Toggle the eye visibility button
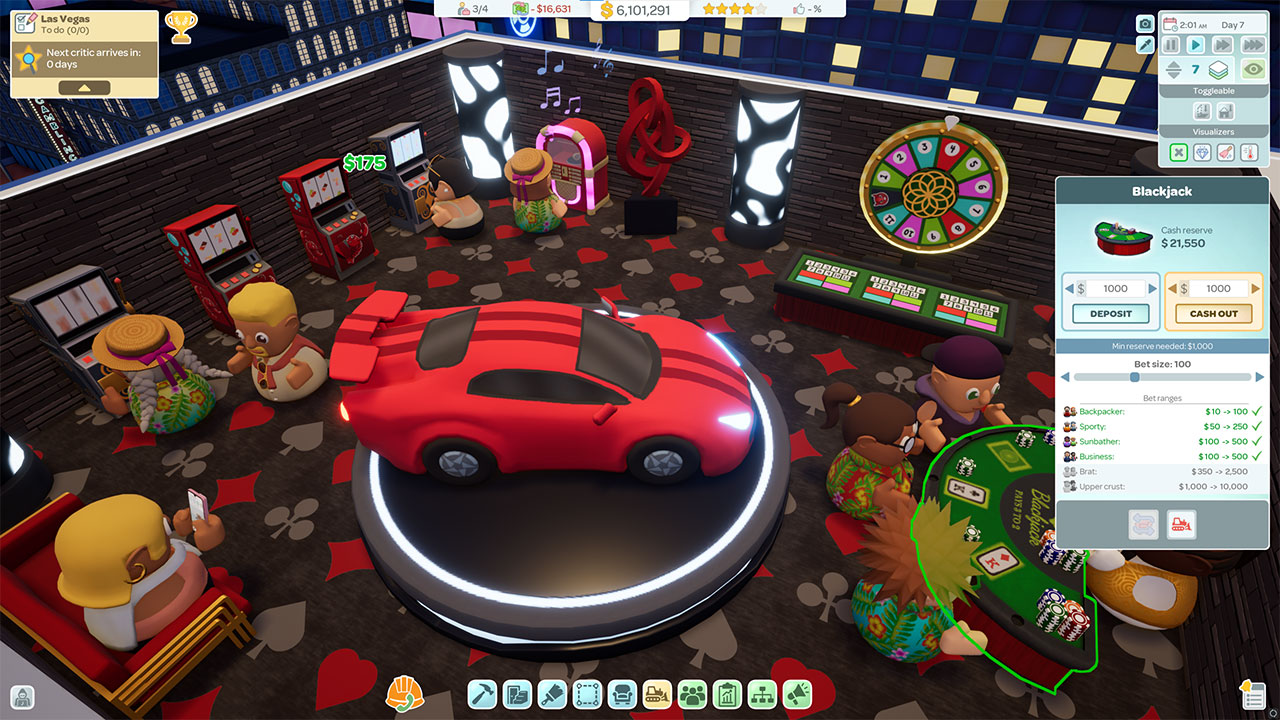The height and width of the screenshot is (720, 1280). click(x=1252, y=70)
